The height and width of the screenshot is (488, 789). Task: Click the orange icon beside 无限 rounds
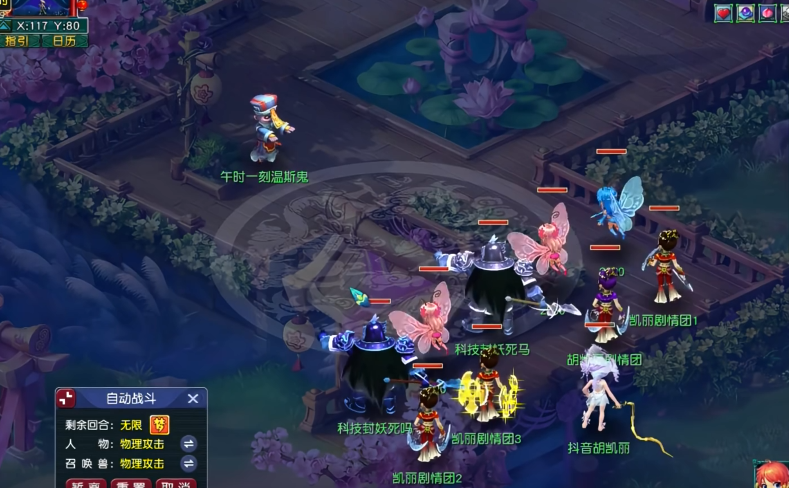click(159, 424)
